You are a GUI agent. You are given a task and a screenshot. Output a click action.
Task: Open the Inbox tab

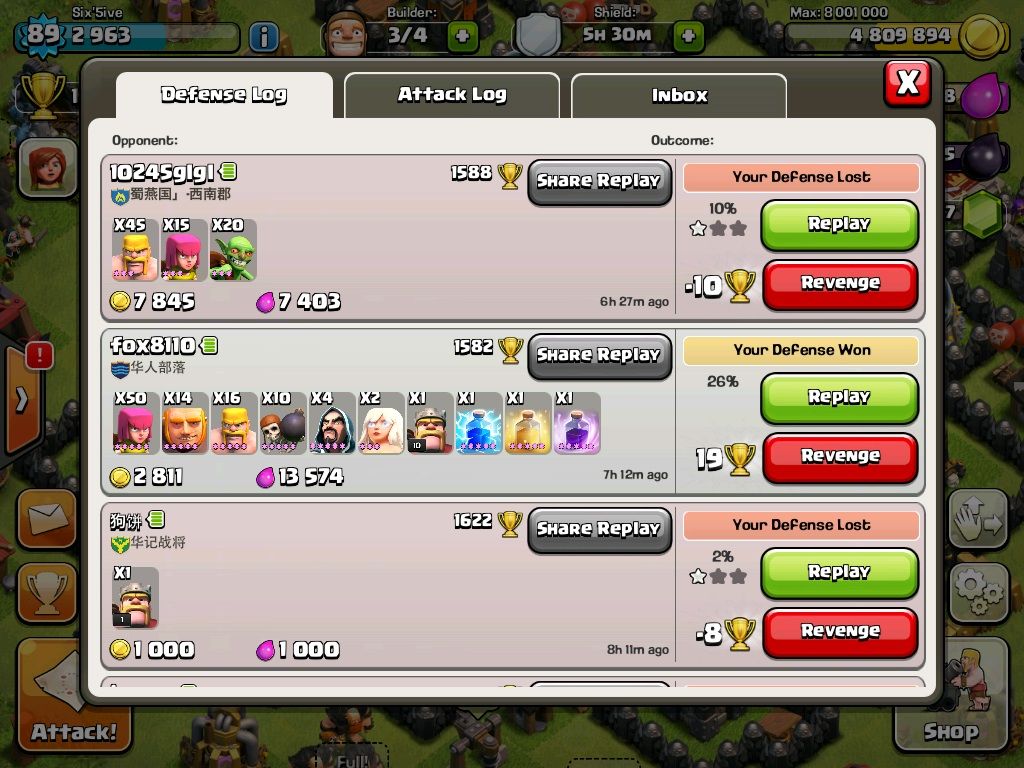[679, 96]
